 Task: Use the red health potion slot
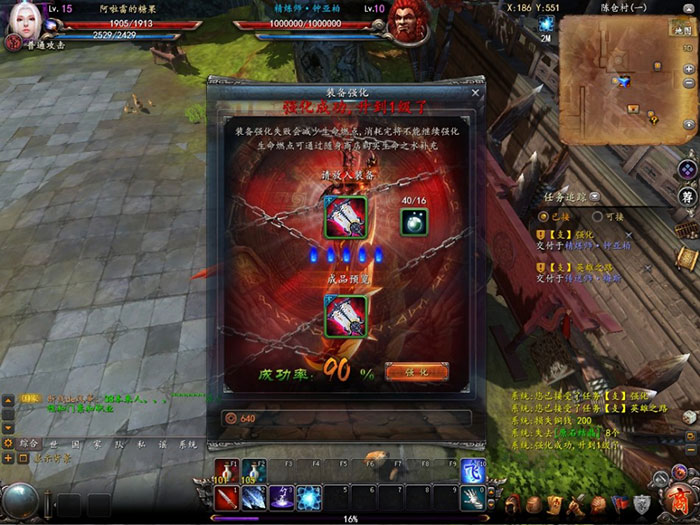(x=224, y=471)
